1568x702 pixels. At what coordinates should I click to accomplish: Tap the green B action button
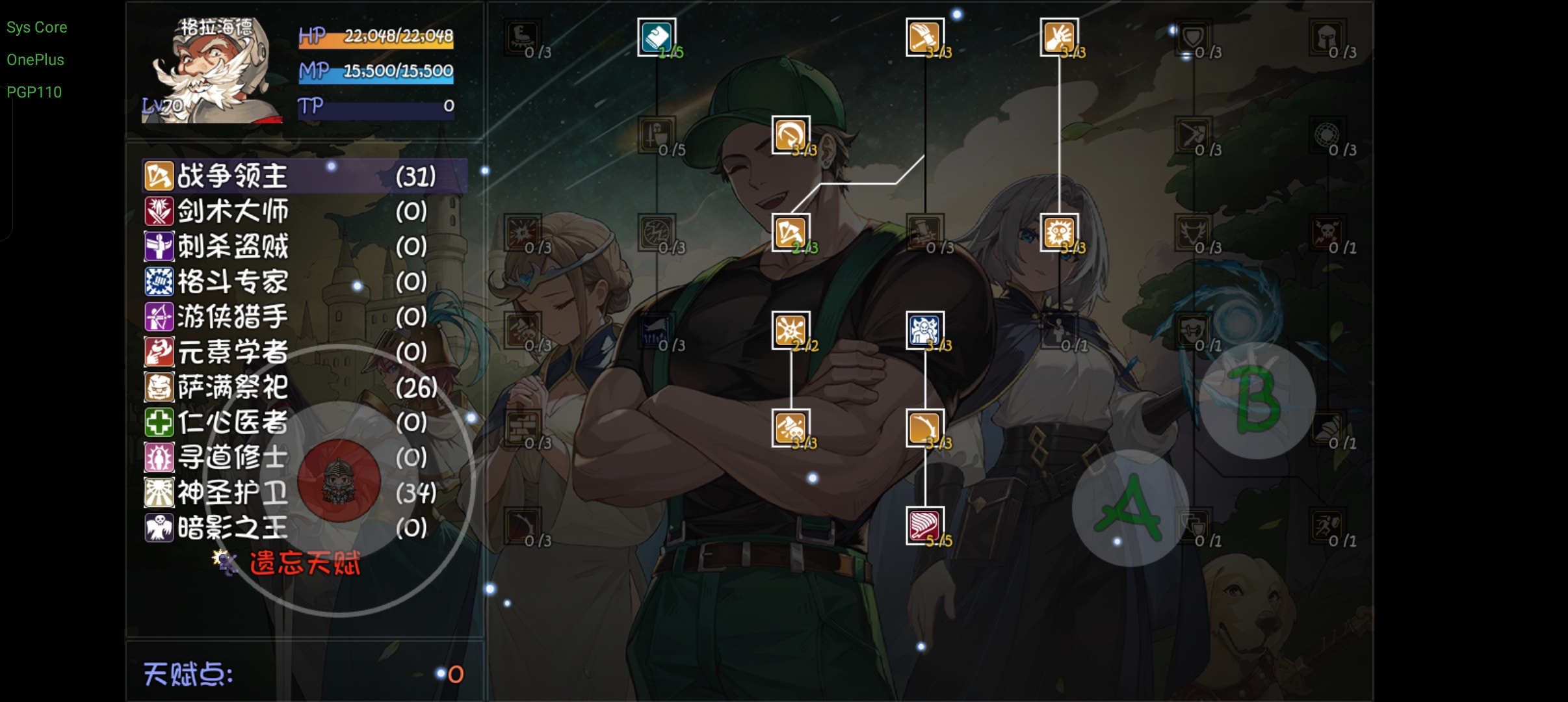click(1257, 400)
